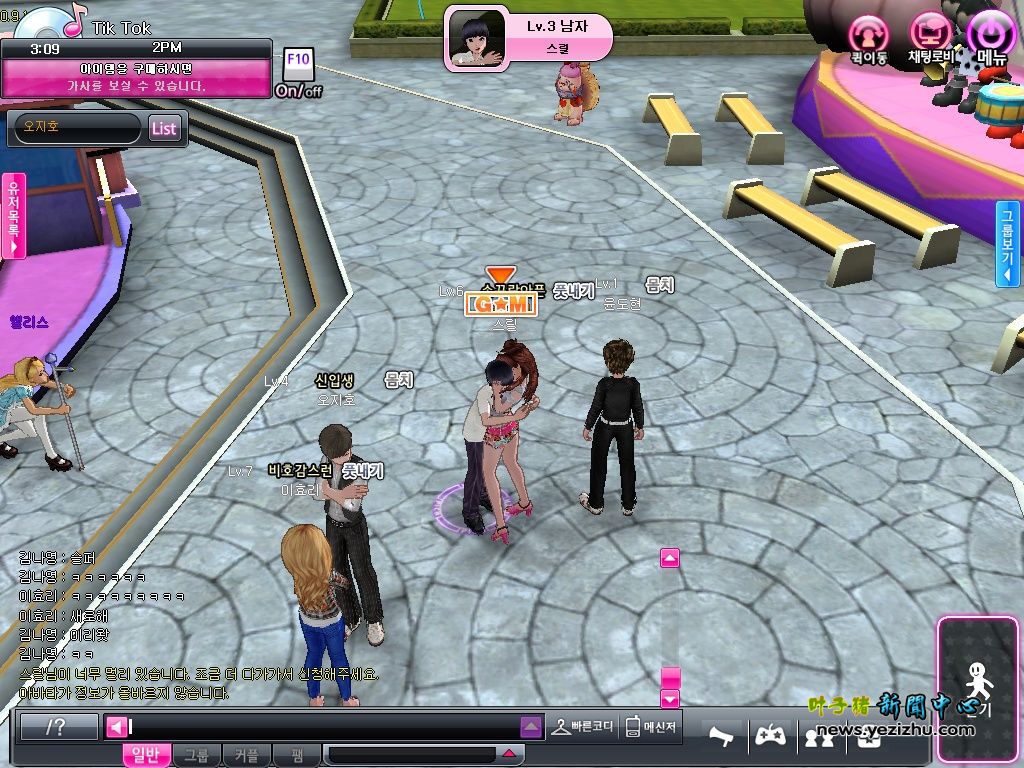Open the 메신저 messenger
The width and height of the screenshot is (1024, 768).
(x=650, y=727)
